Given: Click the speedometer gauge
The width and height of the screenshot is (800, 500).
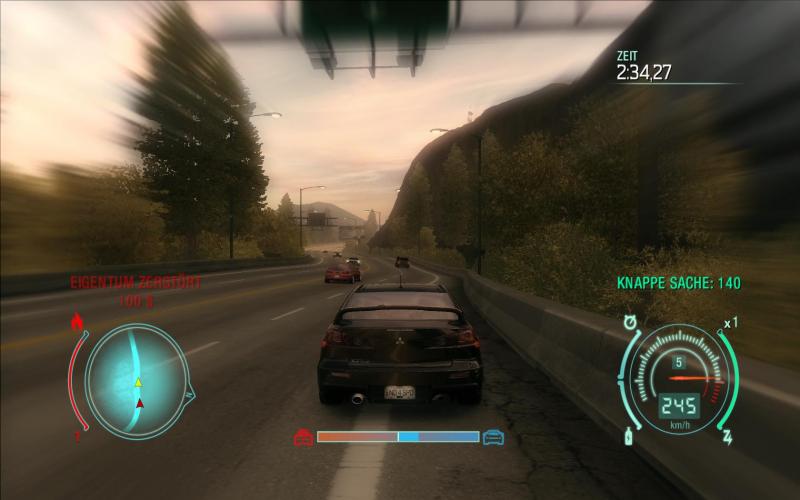Looking at the screenshot, I should (x=680, y=380).
